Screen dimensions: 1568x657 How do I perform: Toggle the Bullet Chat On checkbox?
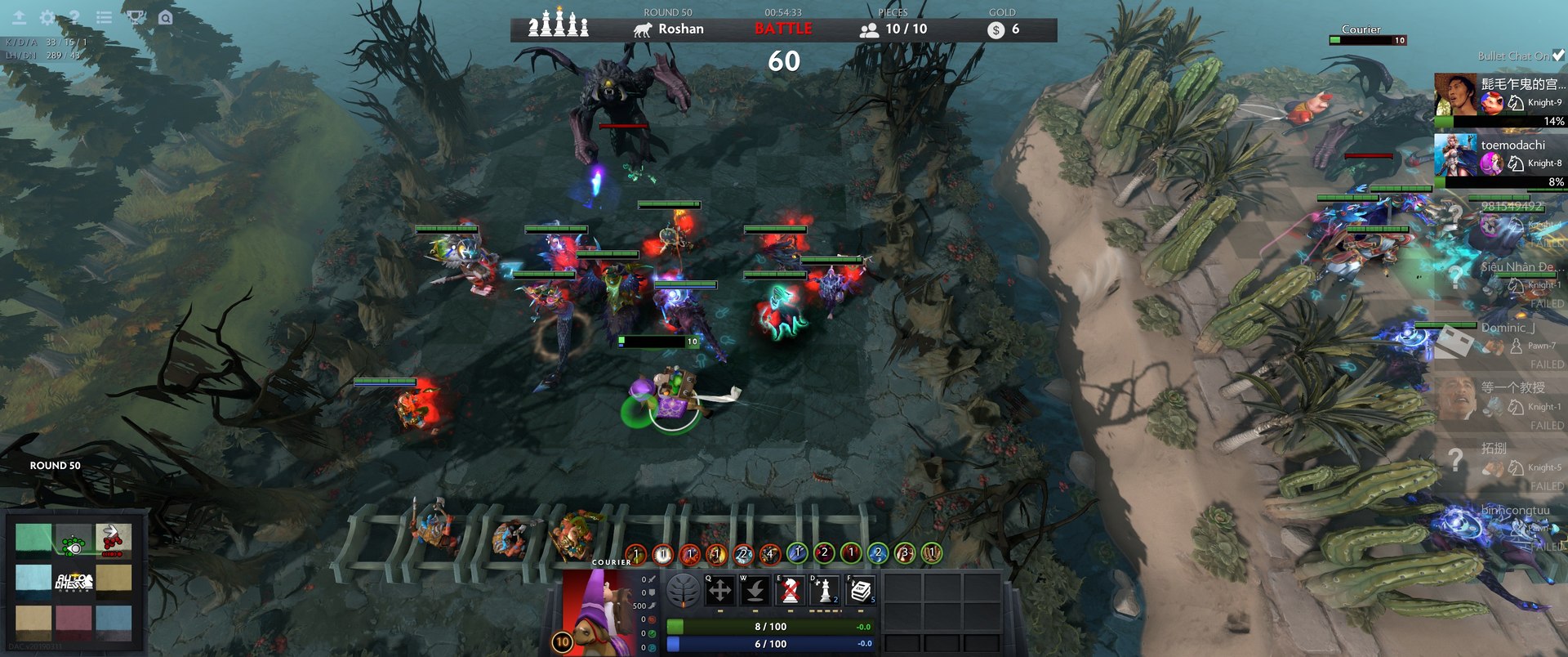click(x=1558, y=56)
